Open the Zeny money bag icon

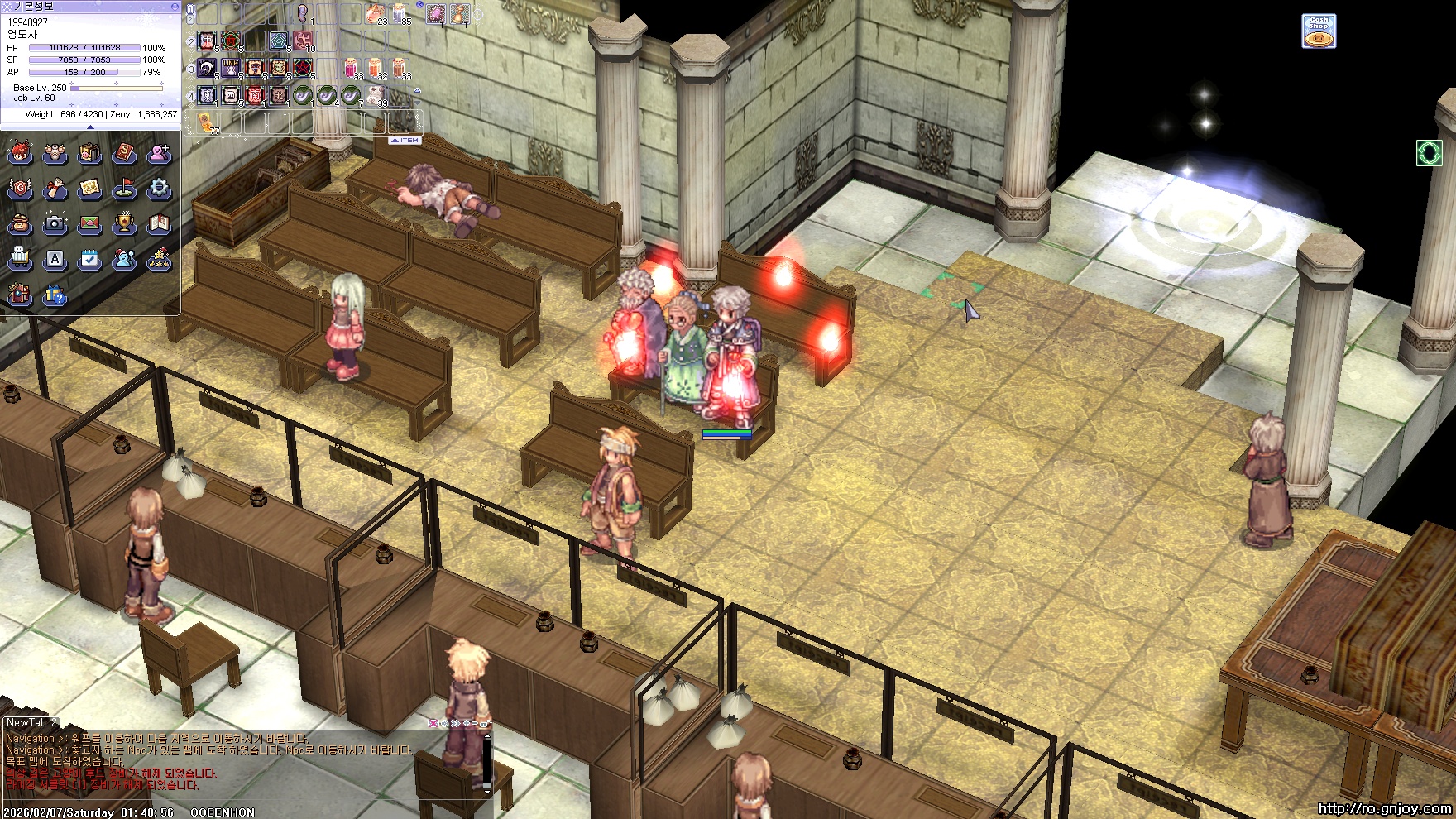20,223
